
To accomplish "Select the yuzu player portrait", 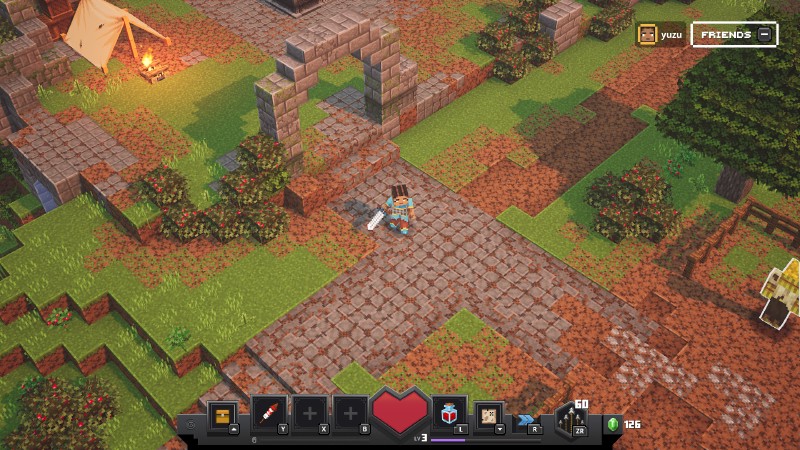I will tap(648, 35).
